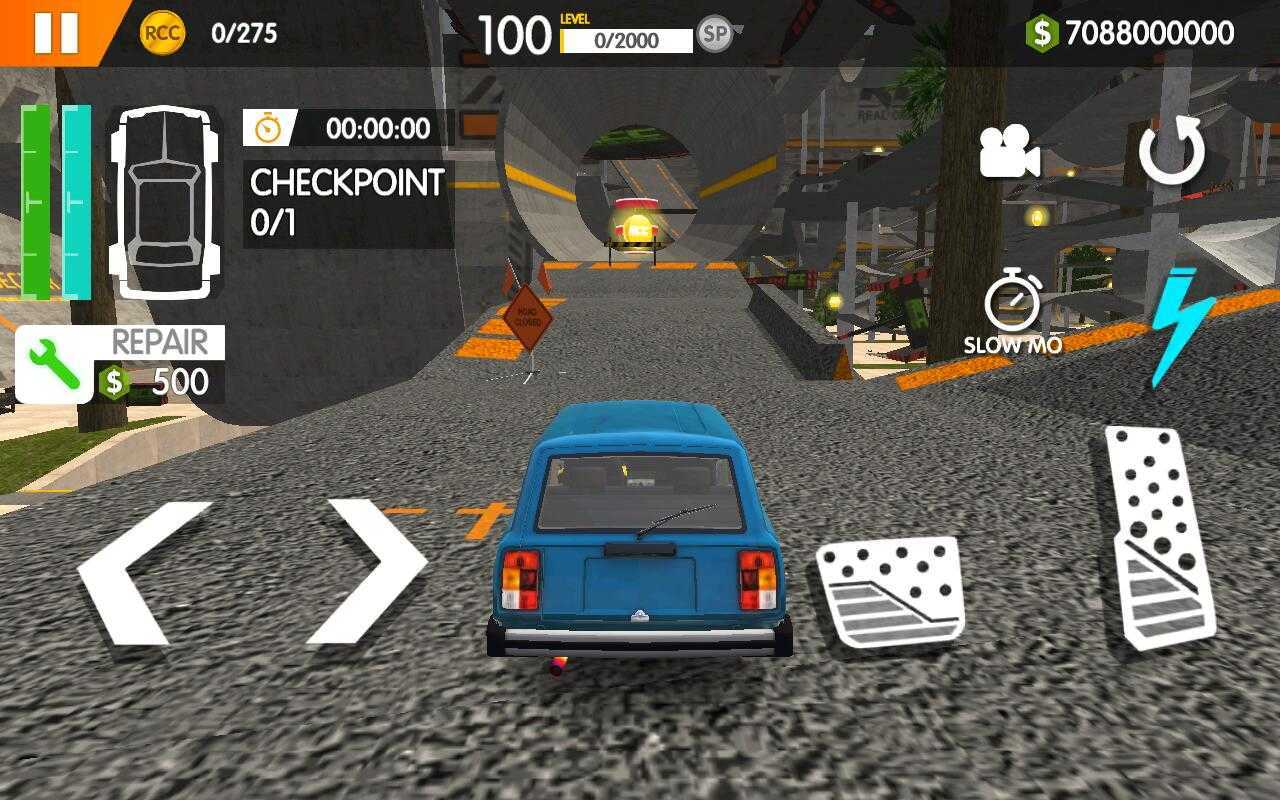Step on the gas pedal

(x=1159, y=537)
